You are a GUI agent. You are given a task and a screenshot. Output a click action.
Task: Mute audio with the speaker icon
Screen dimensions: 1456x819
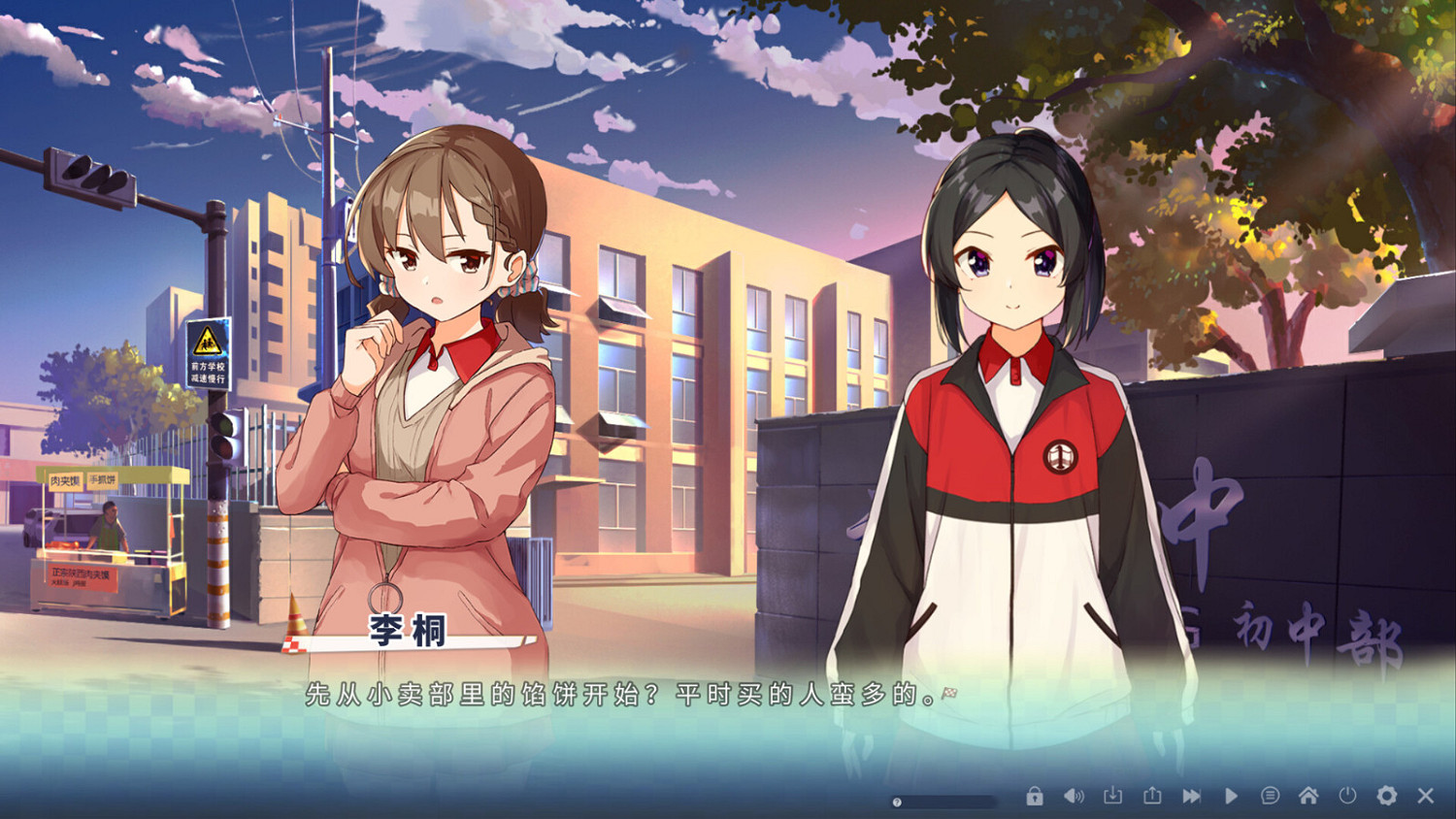pyautogui.click(x=1075, y=794)
